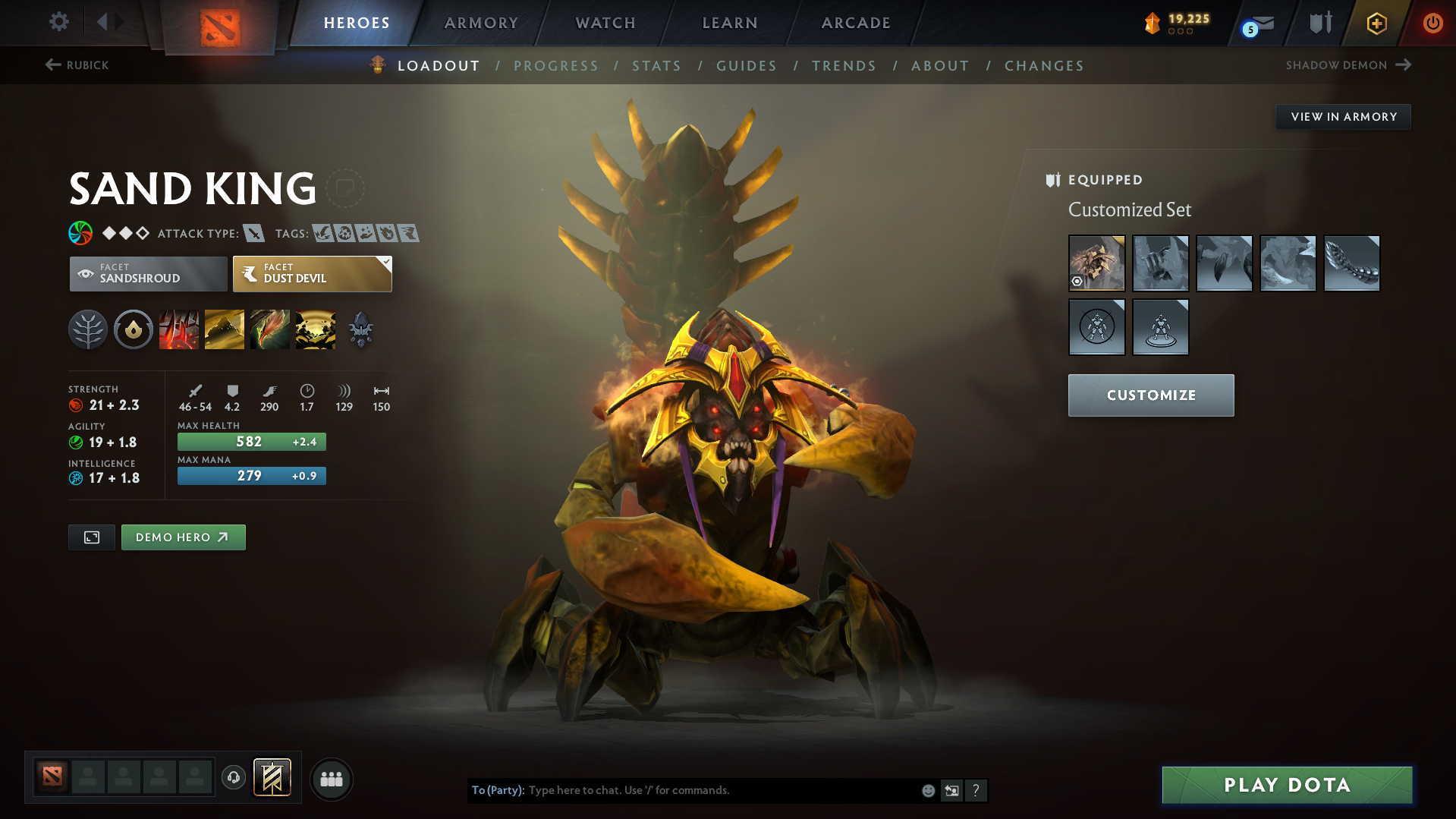Image resolution: width=1456 pixels, height=819 pixels.
Task: Open the Sand Storm ability icon
Action: [225, 329]
